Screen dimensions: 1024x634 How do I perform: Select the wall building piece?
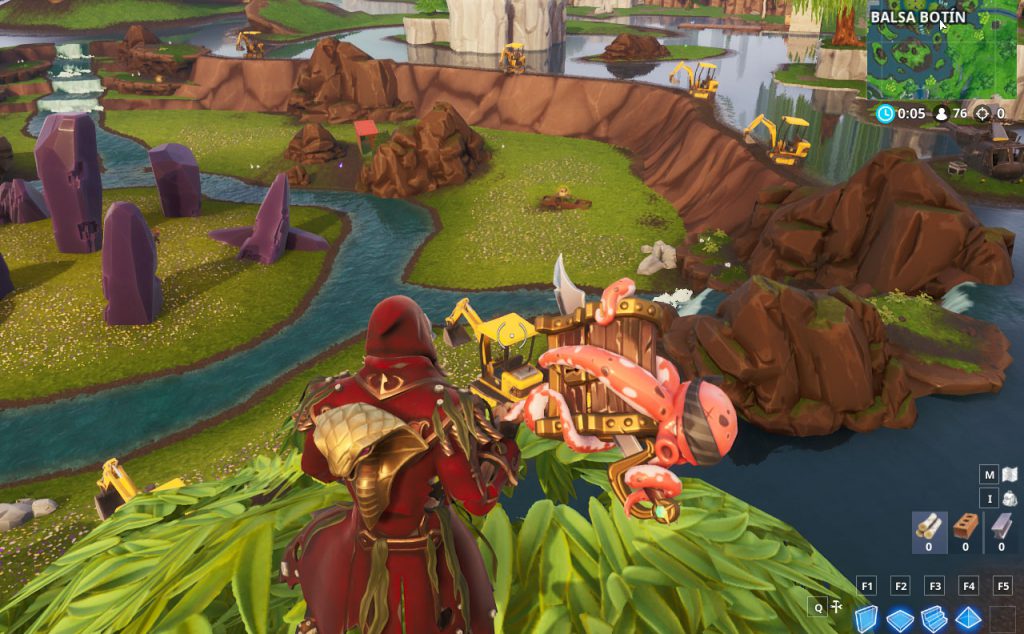[x=866, y=618]
